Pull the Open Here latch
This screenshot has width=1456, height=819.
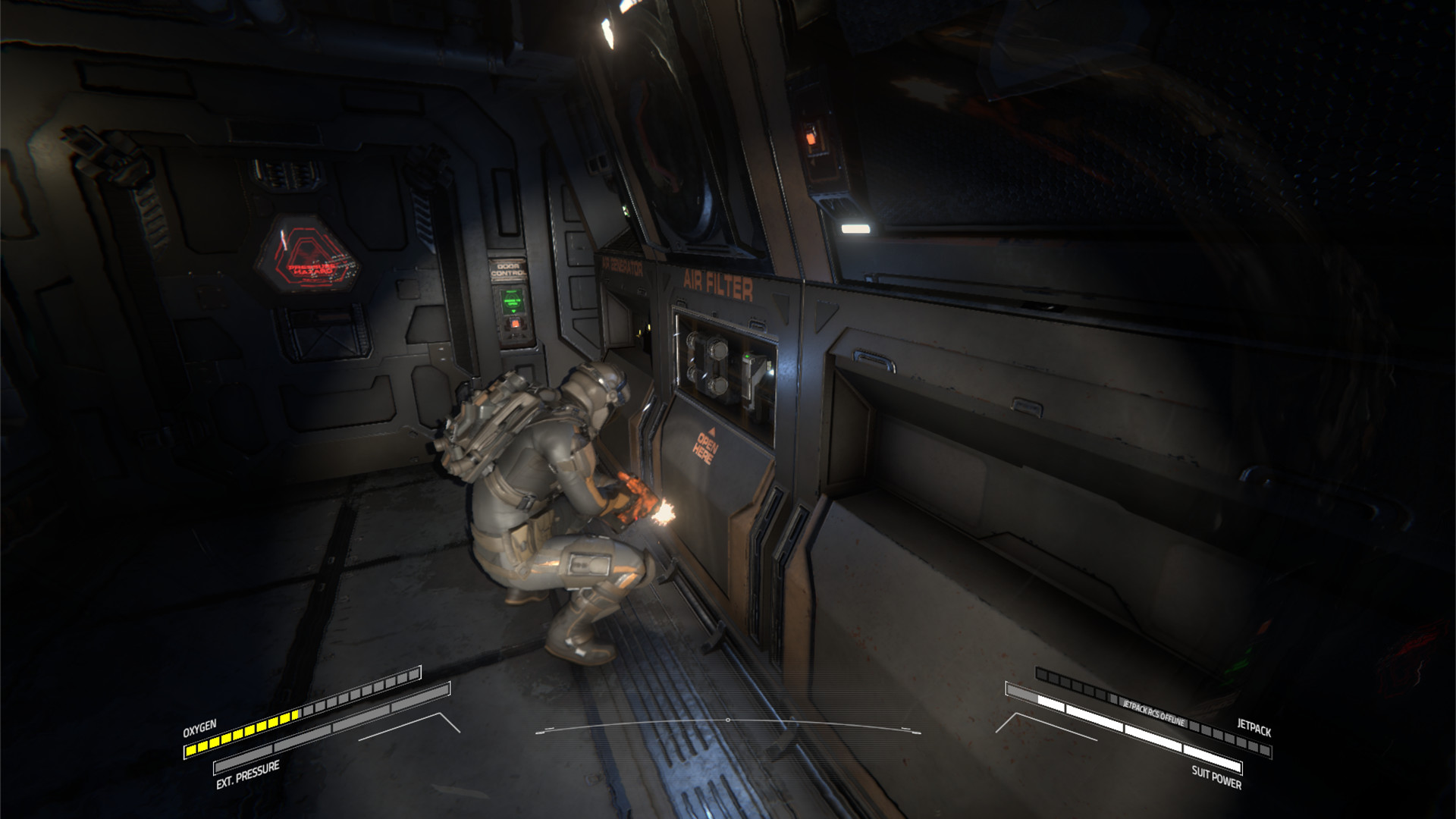[706, 449]
